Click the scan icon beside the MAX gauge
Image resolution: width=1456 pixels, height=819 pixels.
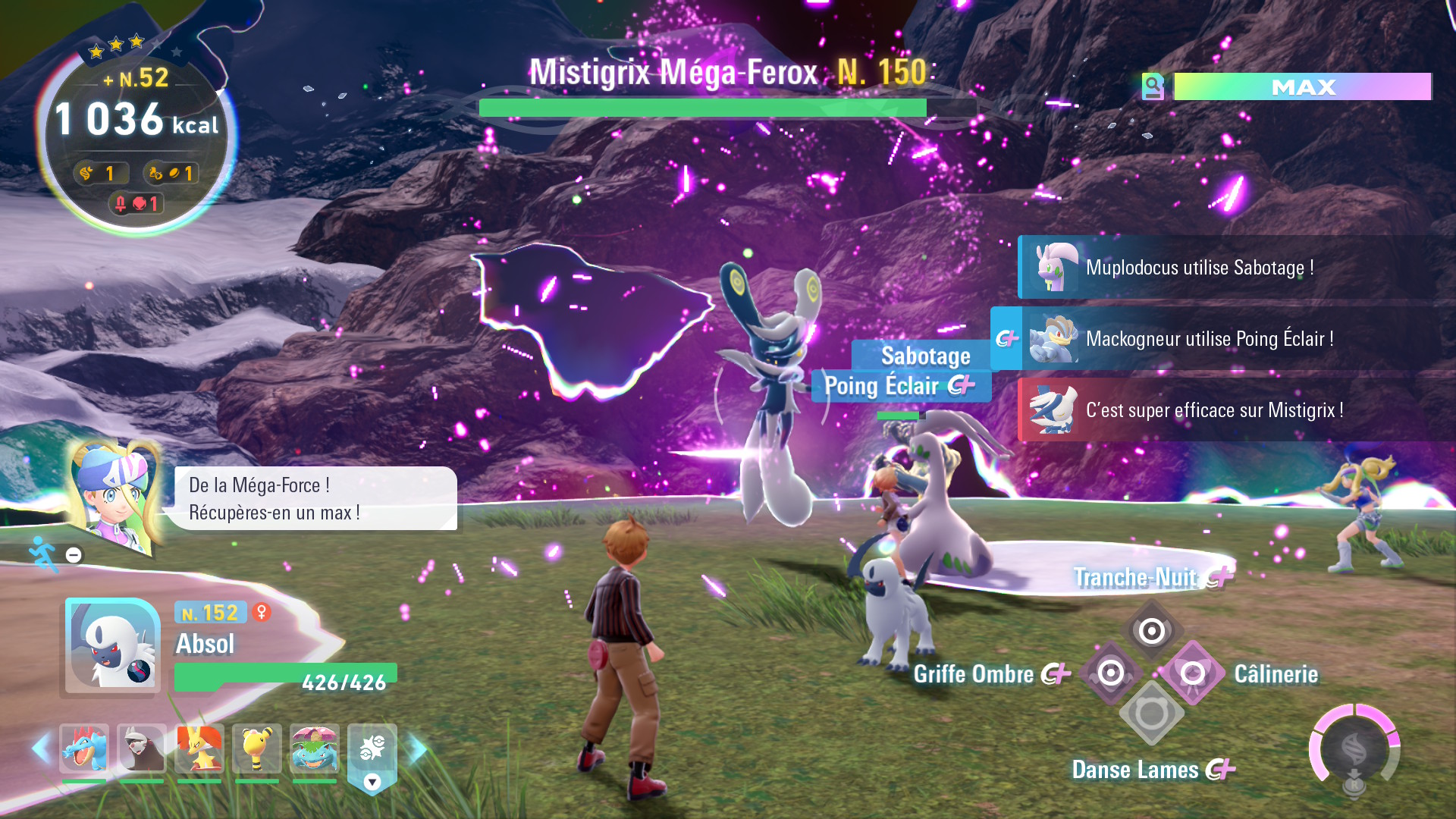point(1153,86)
